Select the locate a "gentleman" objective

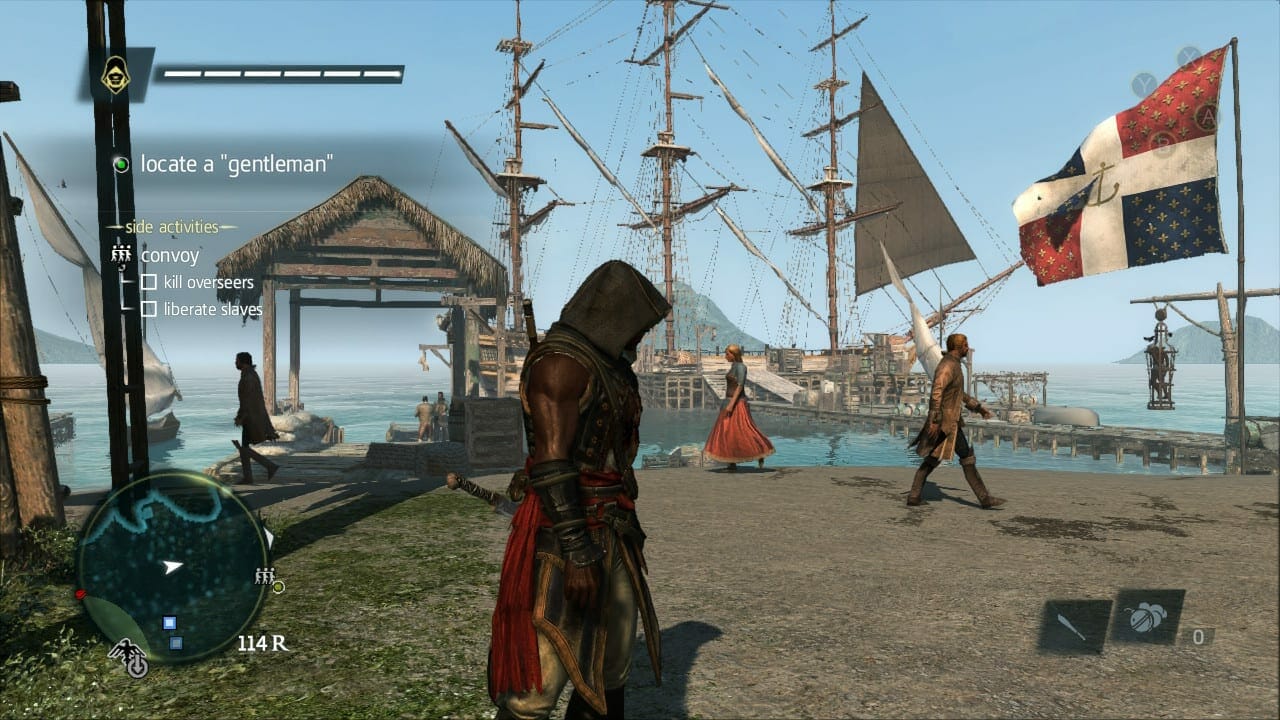pyautogui.click(x=236, y=164)
